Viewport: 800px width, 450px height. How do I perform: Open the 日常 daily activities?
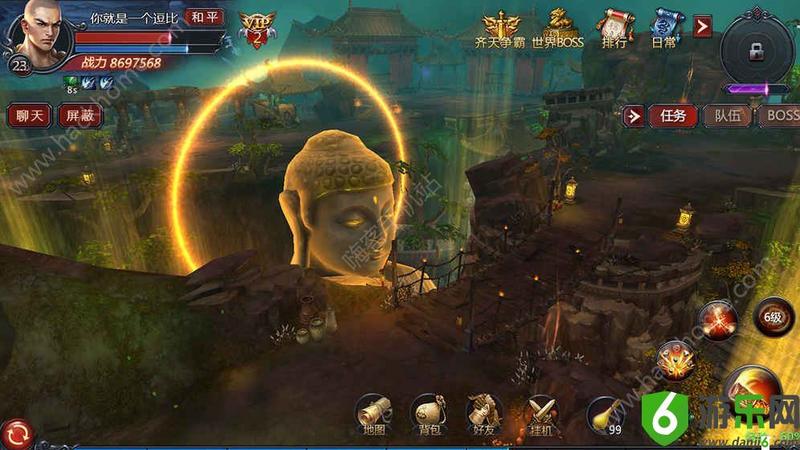(x=665, y=30)
